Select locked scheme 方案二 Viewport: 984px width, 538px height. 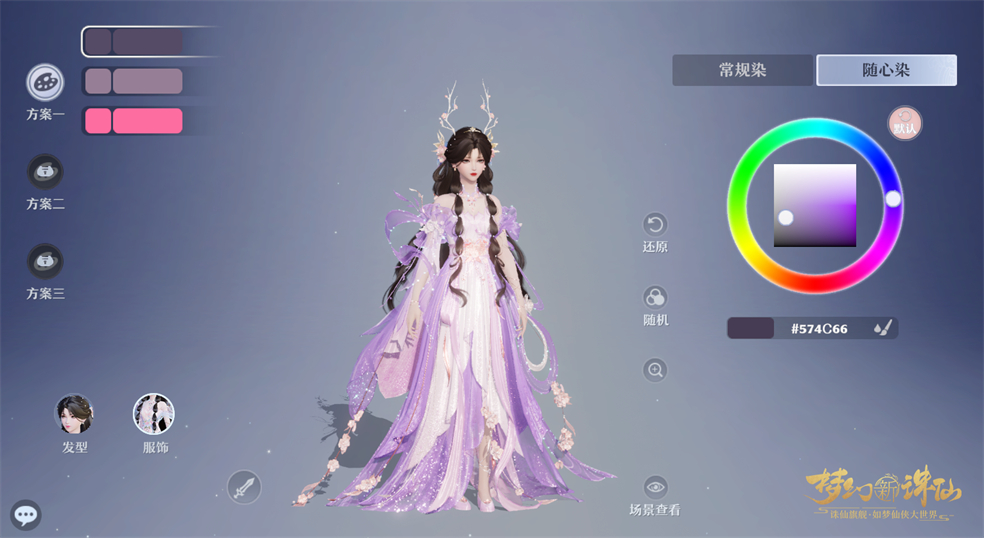click(45, 172)
